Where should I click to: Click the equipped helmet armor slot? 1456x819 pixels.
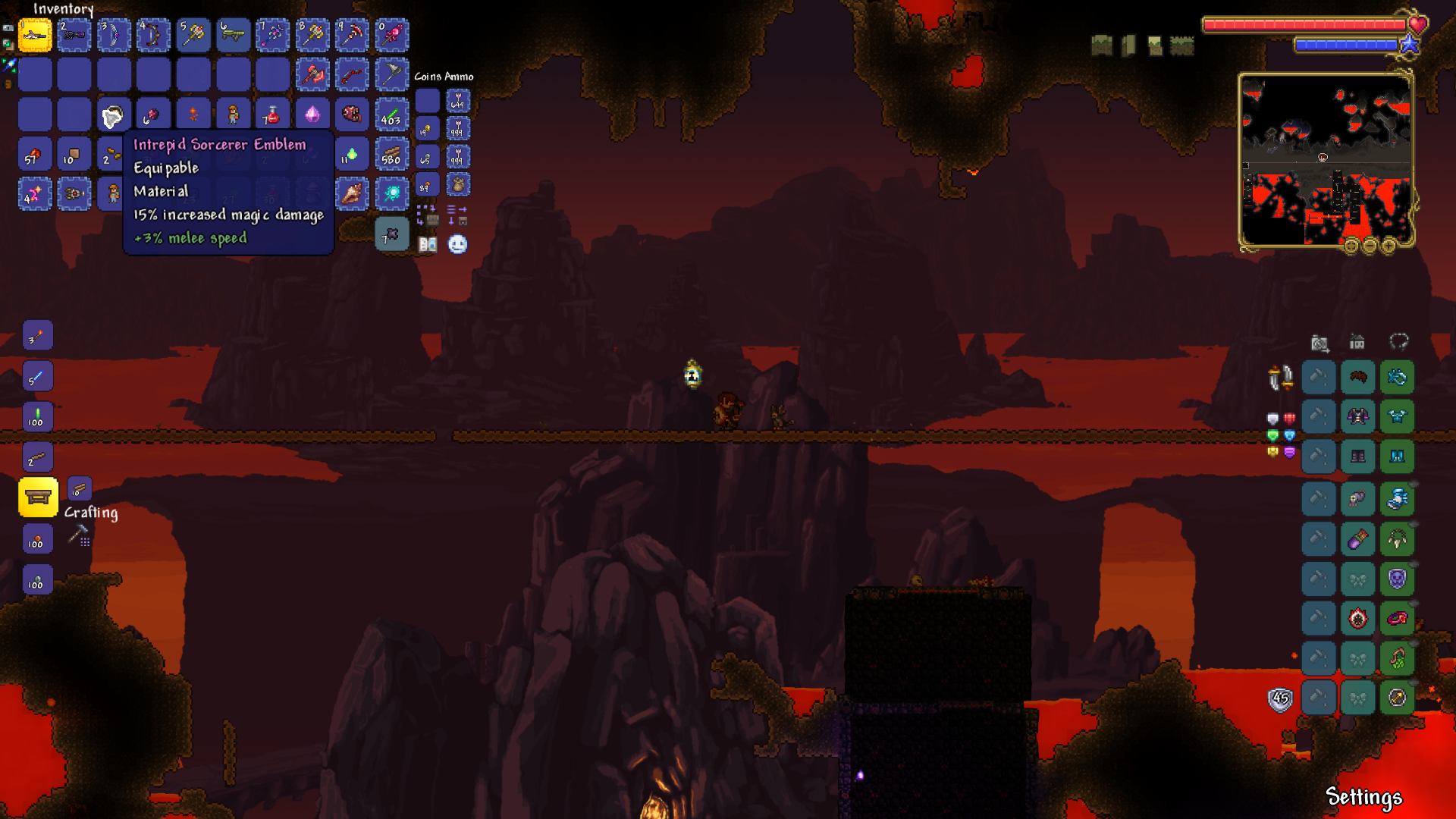click(x=1397, y=377)
